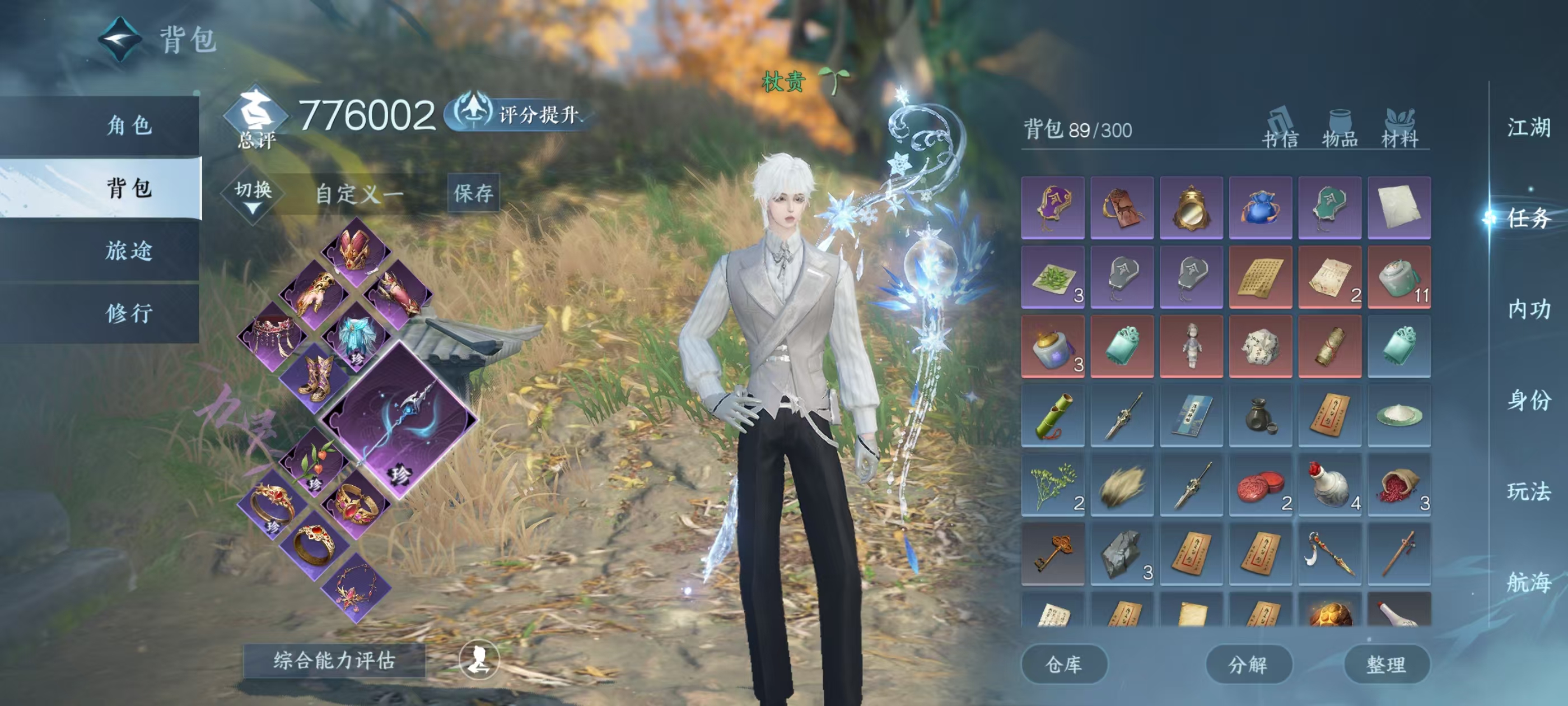
Task: Select the 修行 tab
Action: [128, 313]
